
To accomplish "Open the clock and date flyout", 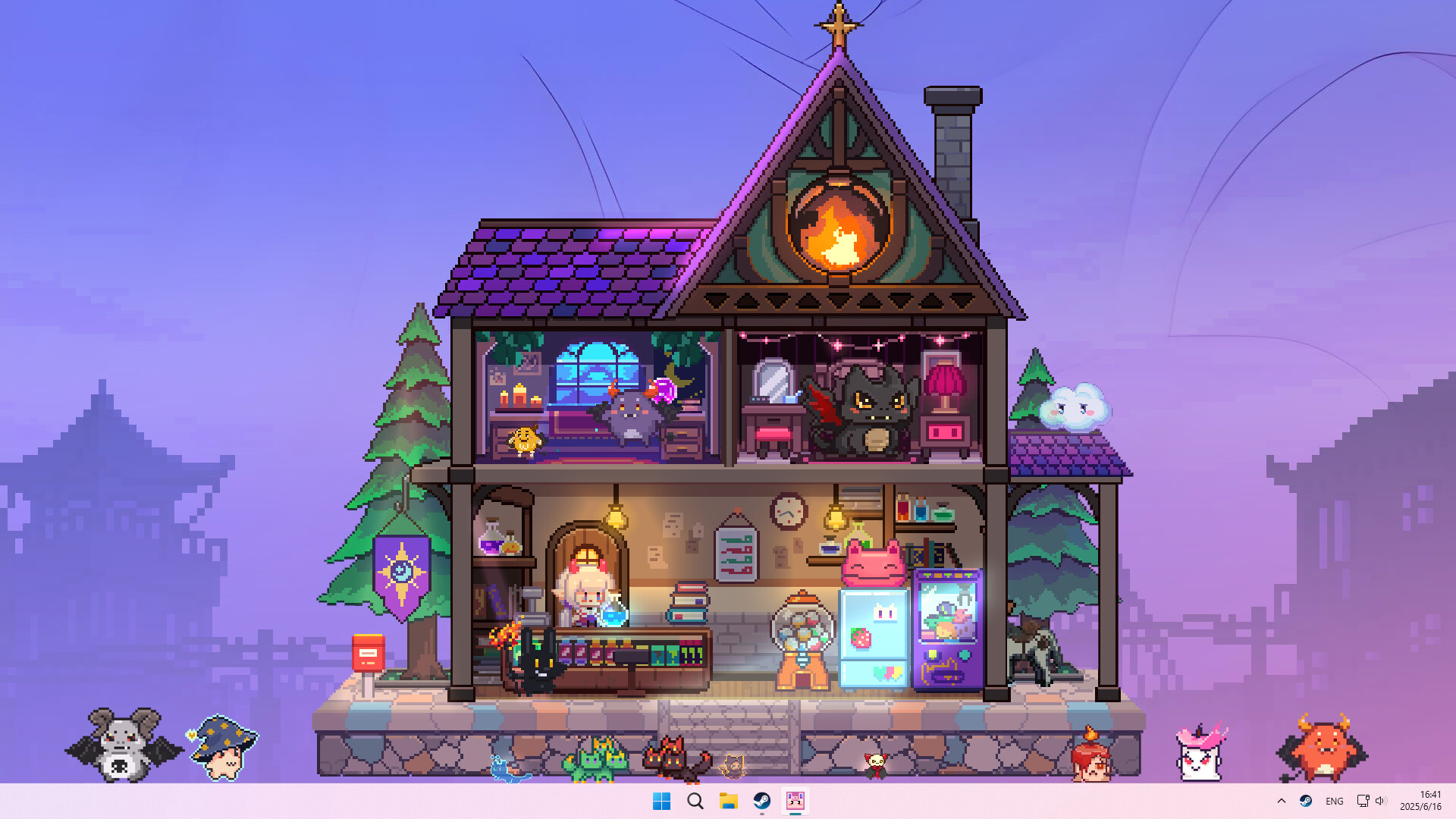I will pyautogui.click(x=1424, y=800).
